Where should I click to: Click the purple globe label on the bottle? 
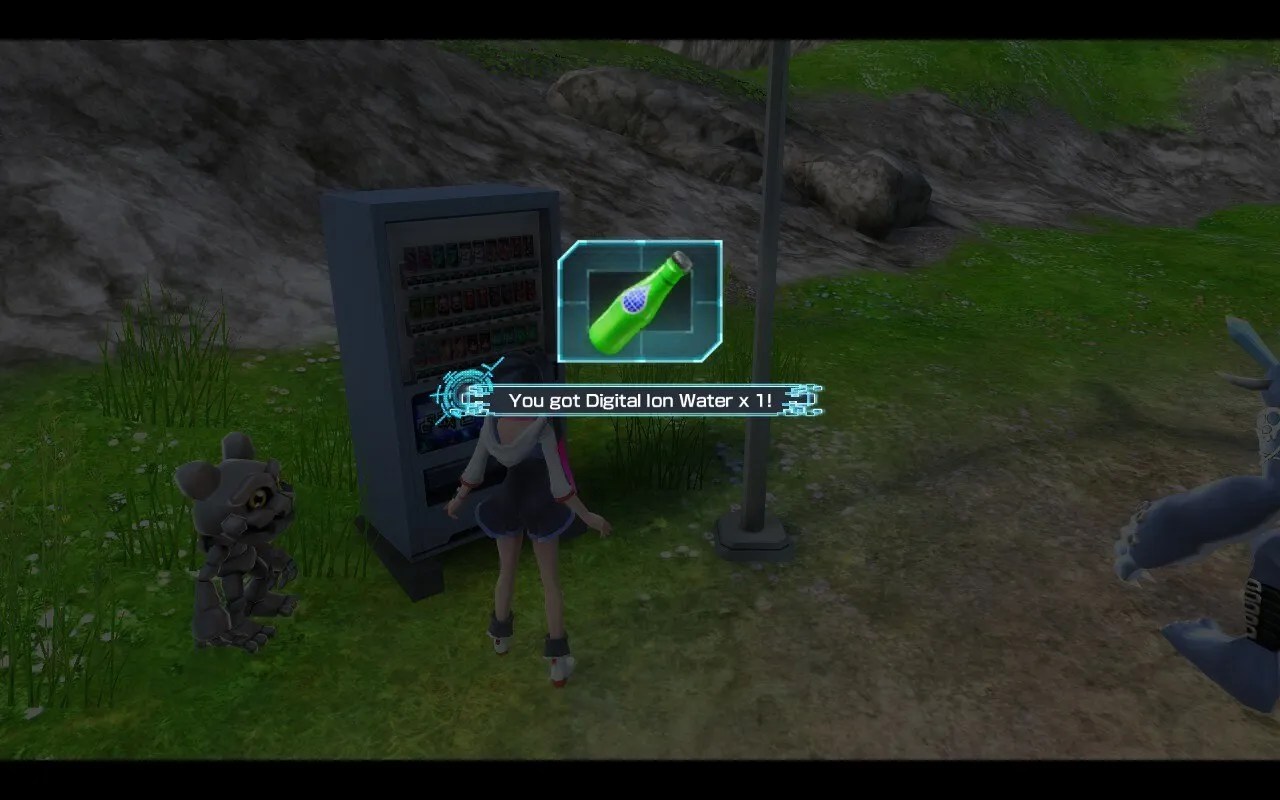pos(633,300)
